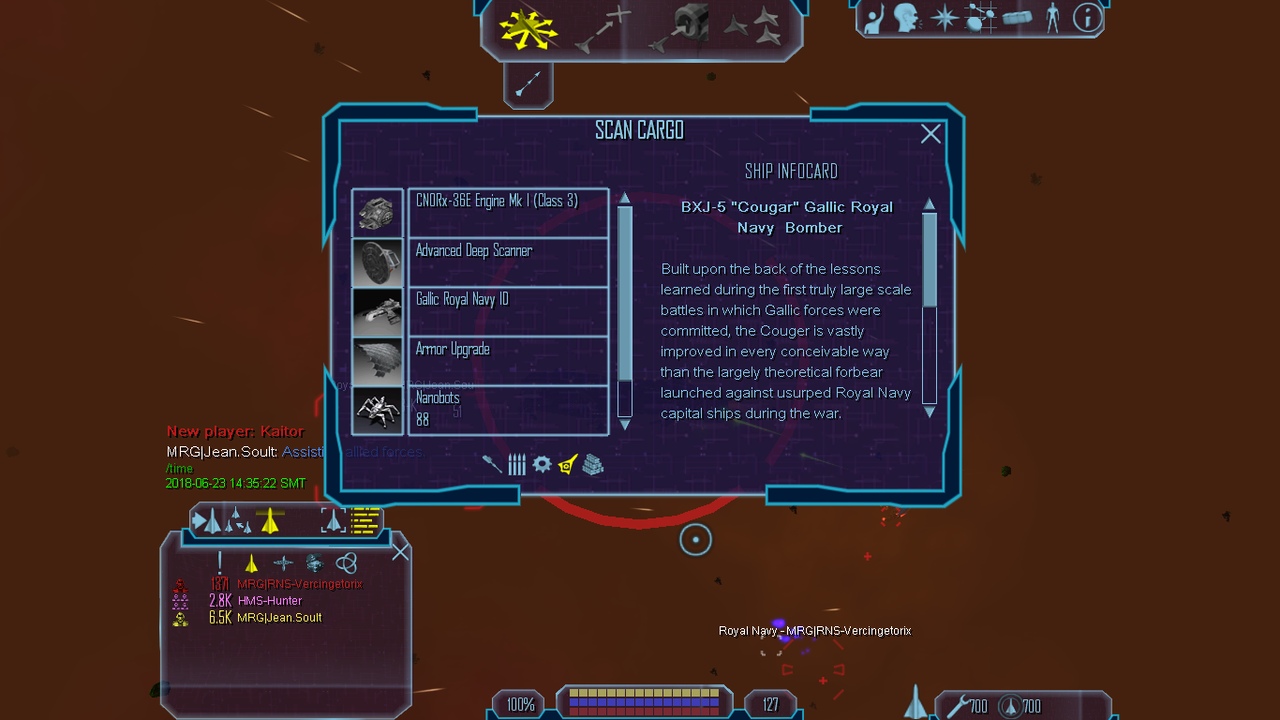This screenshot has width=1280, height=720.
Task: Select the Advanced Deep Scanner row
Action: [508, 261]
